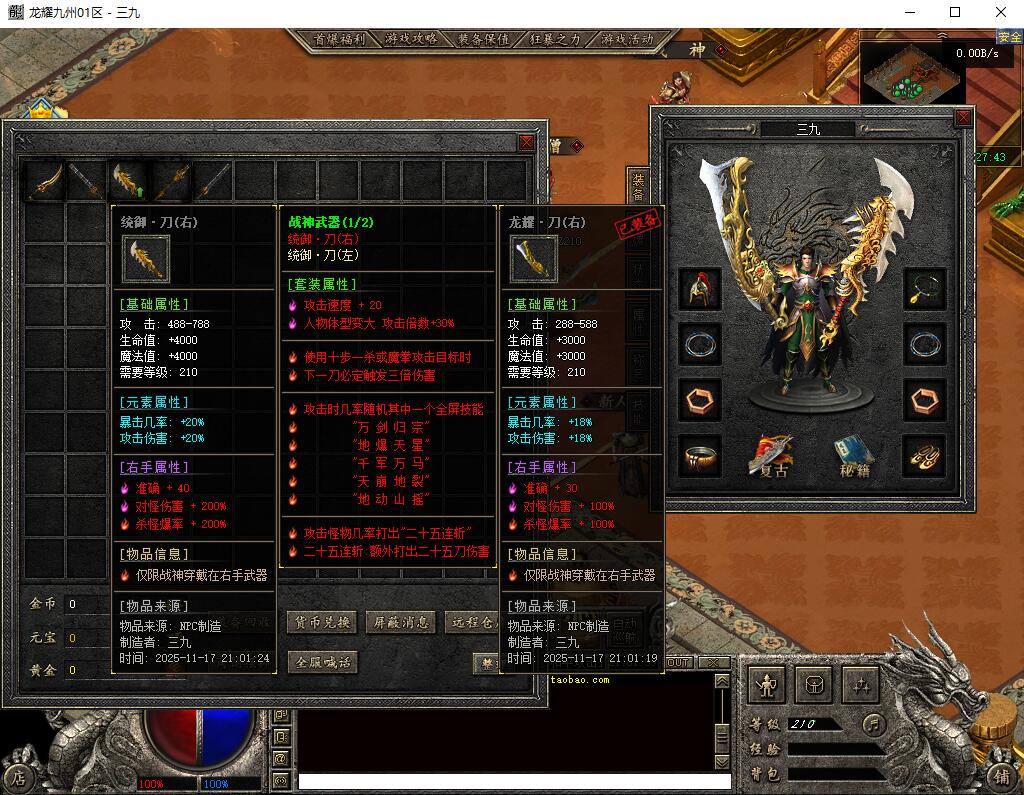This screenshot has width=1024, height=795.
Task: Select the golden blade with green arrow
Action: click(128, 181)
